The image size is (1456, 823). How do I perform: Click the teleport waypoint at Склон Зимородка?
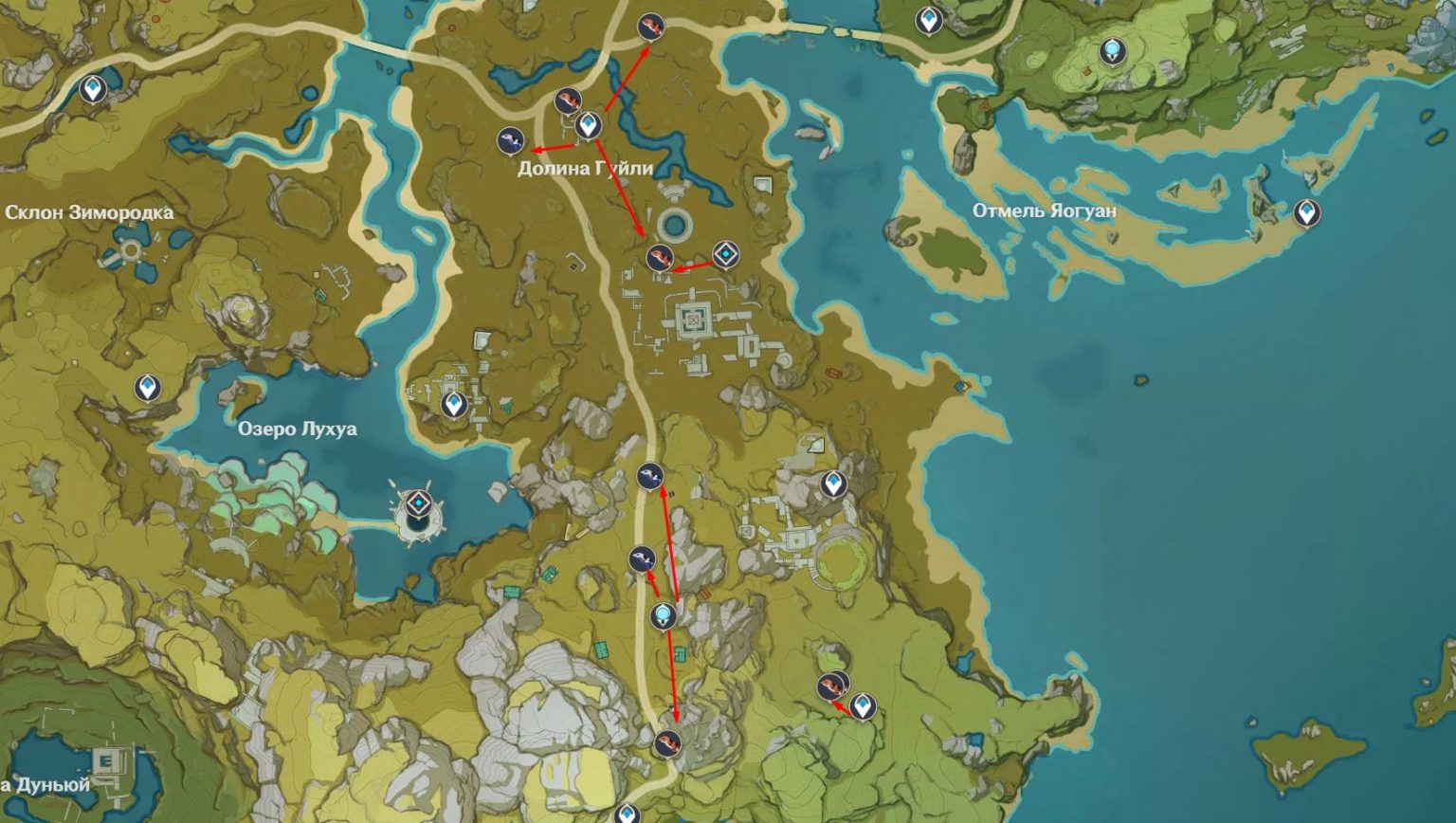[91, 87]
